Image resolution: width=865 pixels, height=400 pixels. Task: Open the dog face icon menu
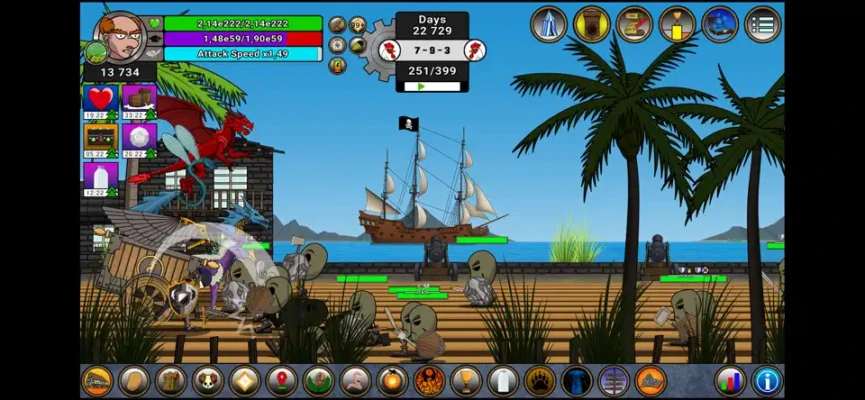[x=207, y=381]
